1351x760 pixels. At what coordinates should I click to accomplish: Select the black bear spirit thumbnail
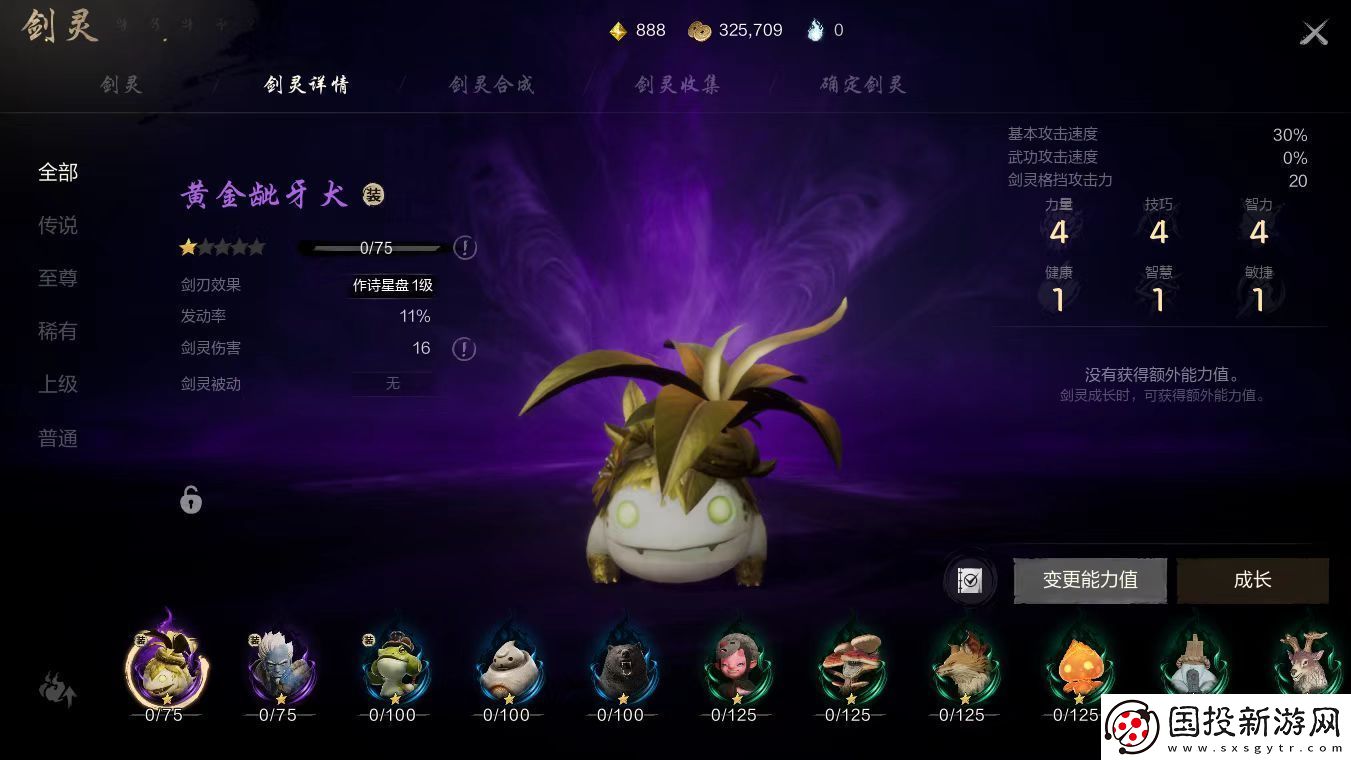coord(621,667)
